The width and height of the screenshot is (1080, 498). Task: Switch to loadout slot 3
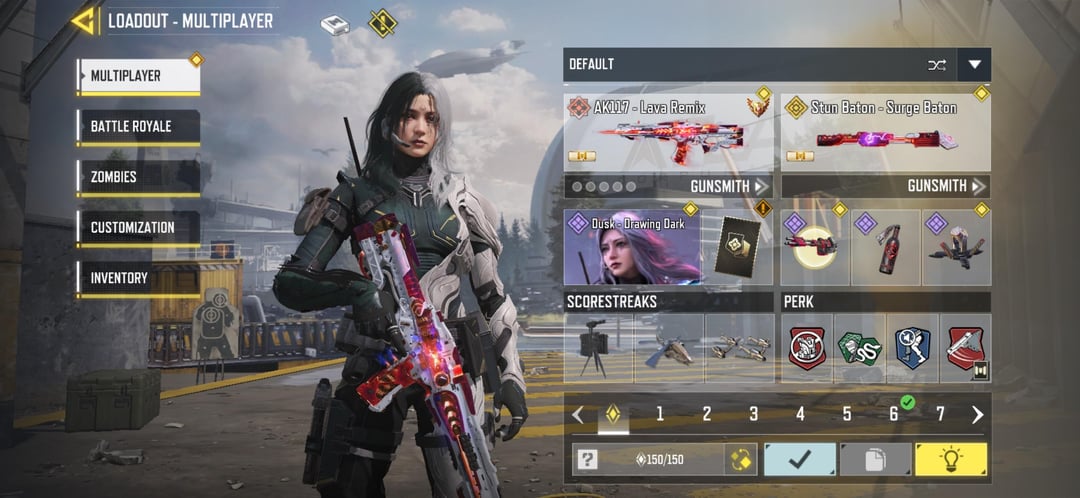point(753,414)
